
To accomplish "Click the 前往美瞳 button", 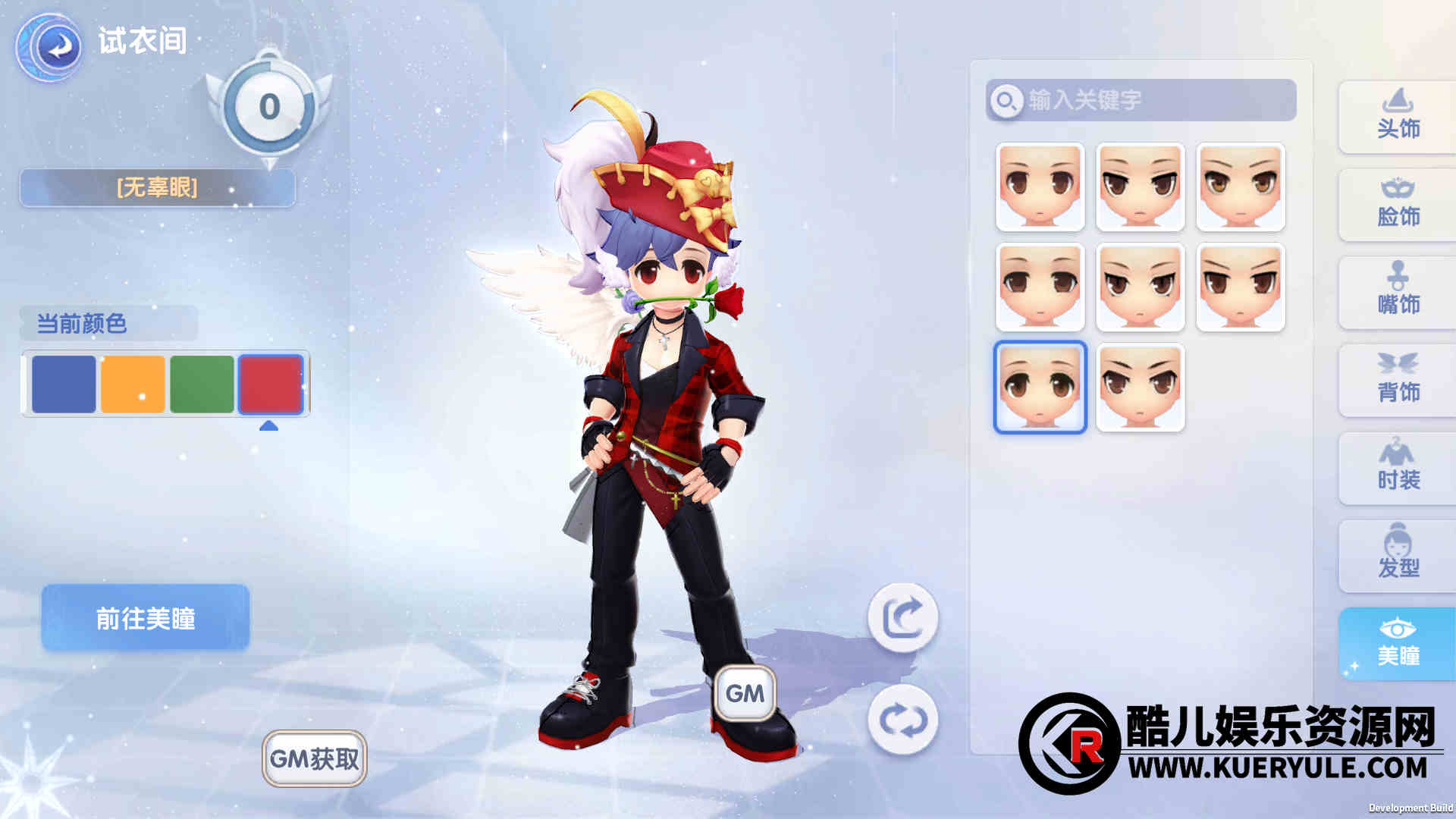I will point(145,618).
